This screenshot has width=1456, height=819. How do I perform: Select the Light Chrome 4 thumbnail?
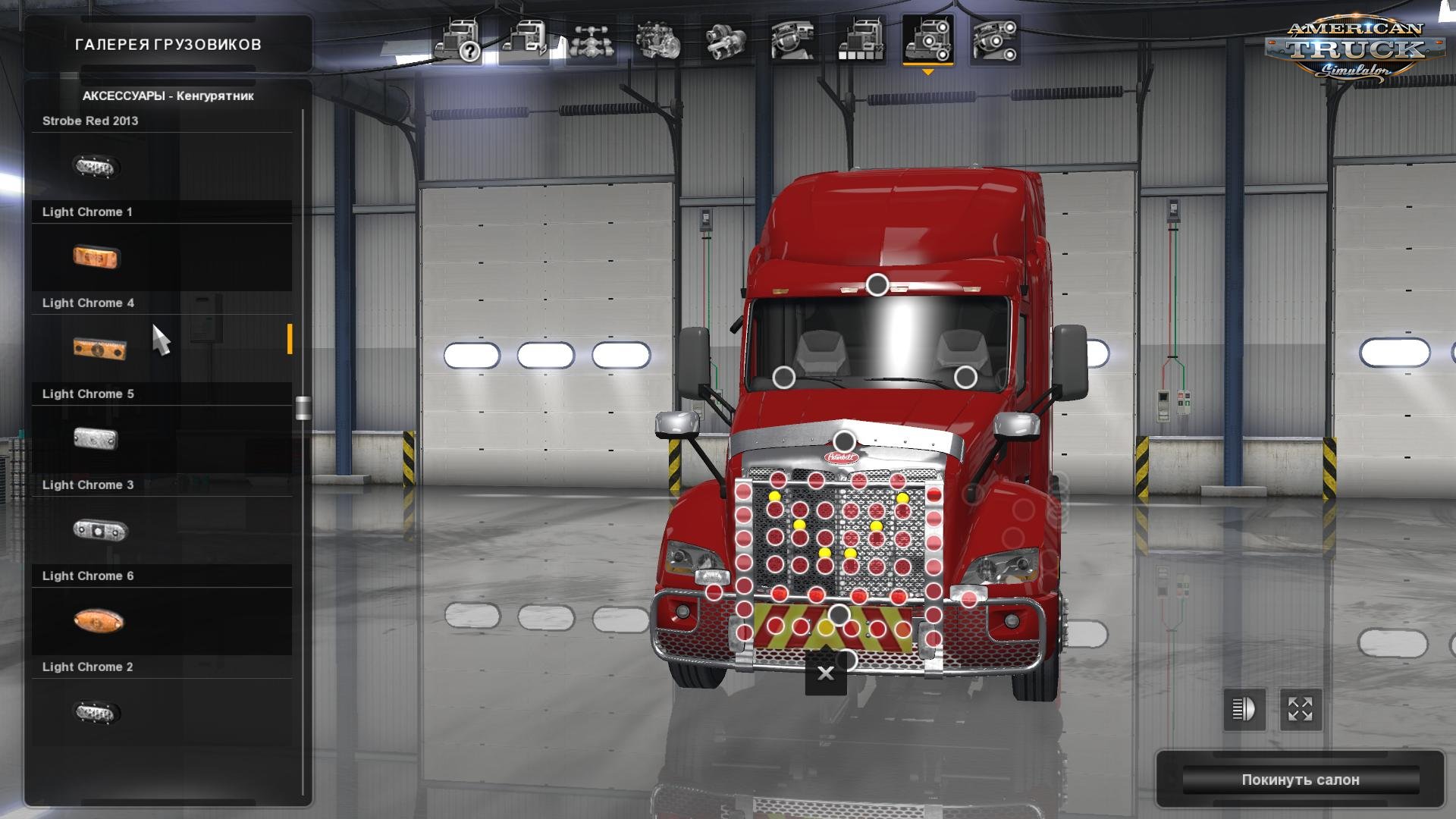[101, 347]
